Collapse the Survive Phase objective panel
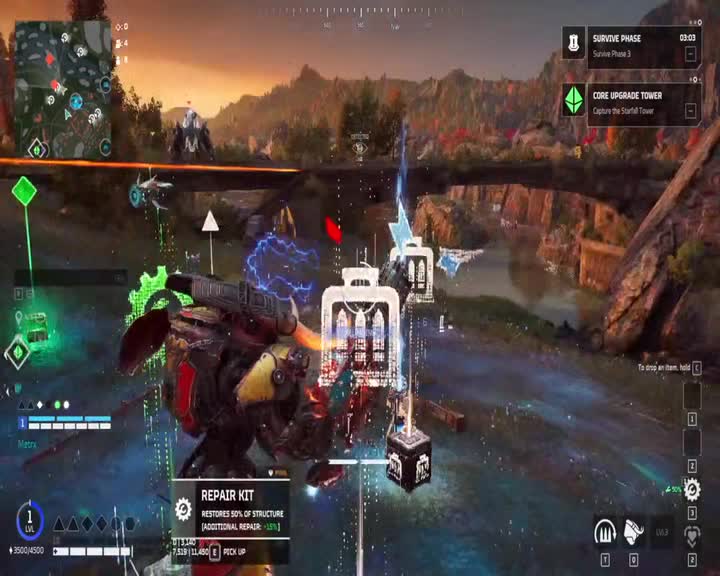 click(690, 54)
